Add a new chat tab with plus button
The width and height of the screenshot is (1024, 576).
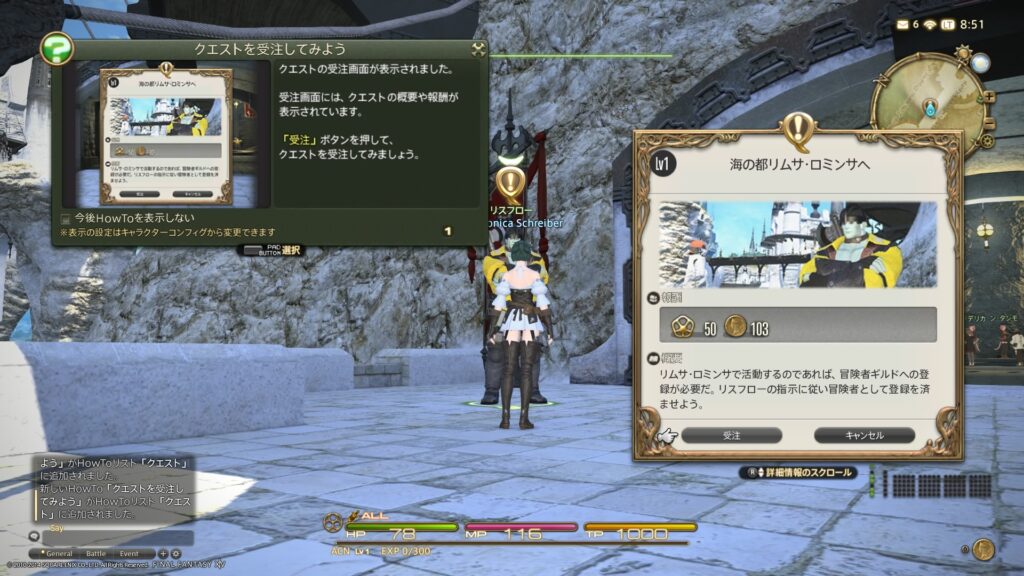pyautogui.click(x=163, y=553)
